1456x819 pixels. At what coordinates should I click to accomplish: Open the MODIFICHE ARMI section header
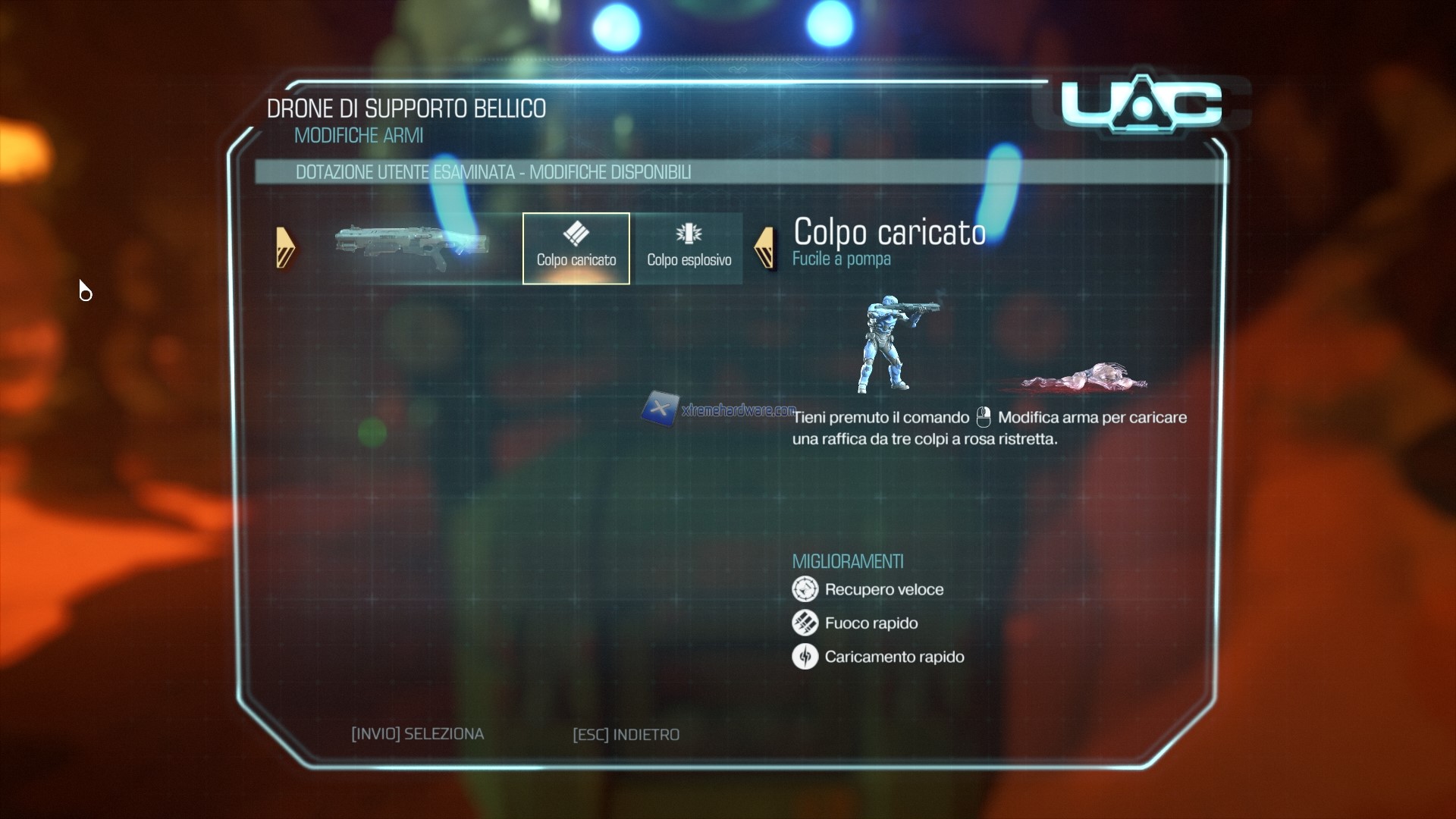click(358, 135)
